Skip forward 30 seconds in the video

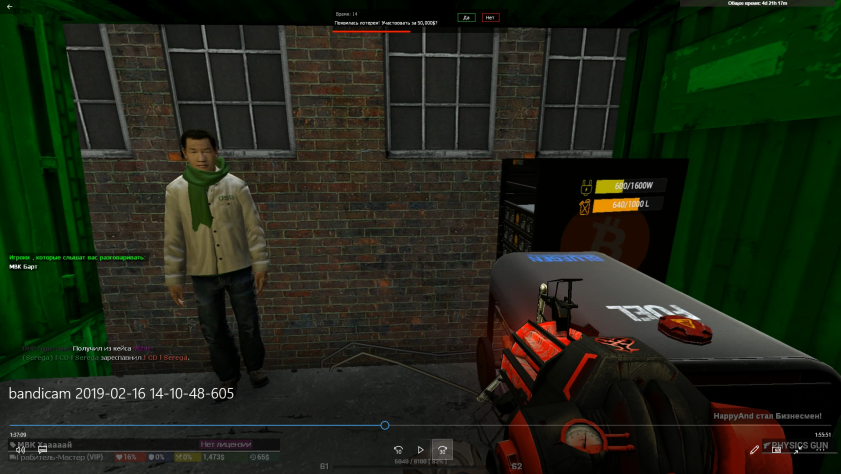pyautogui.click(x=443, y=451)
